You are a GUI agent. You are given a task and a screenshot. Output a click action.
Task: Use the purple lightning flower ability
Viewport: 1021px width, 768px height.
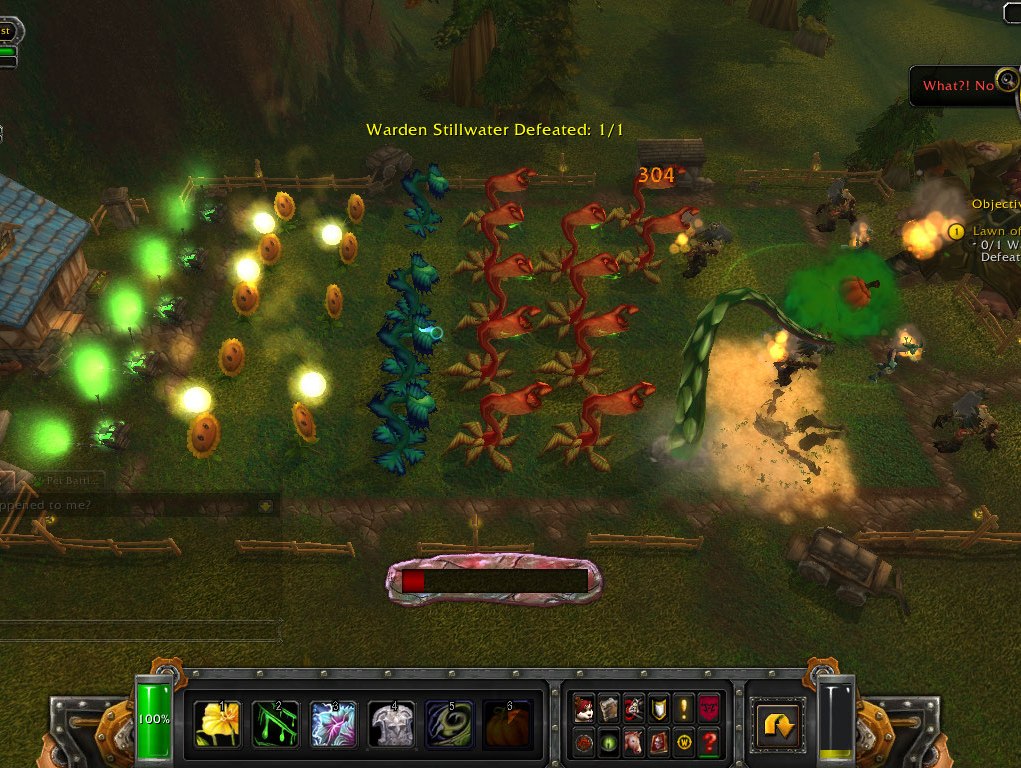click(334, 723)
